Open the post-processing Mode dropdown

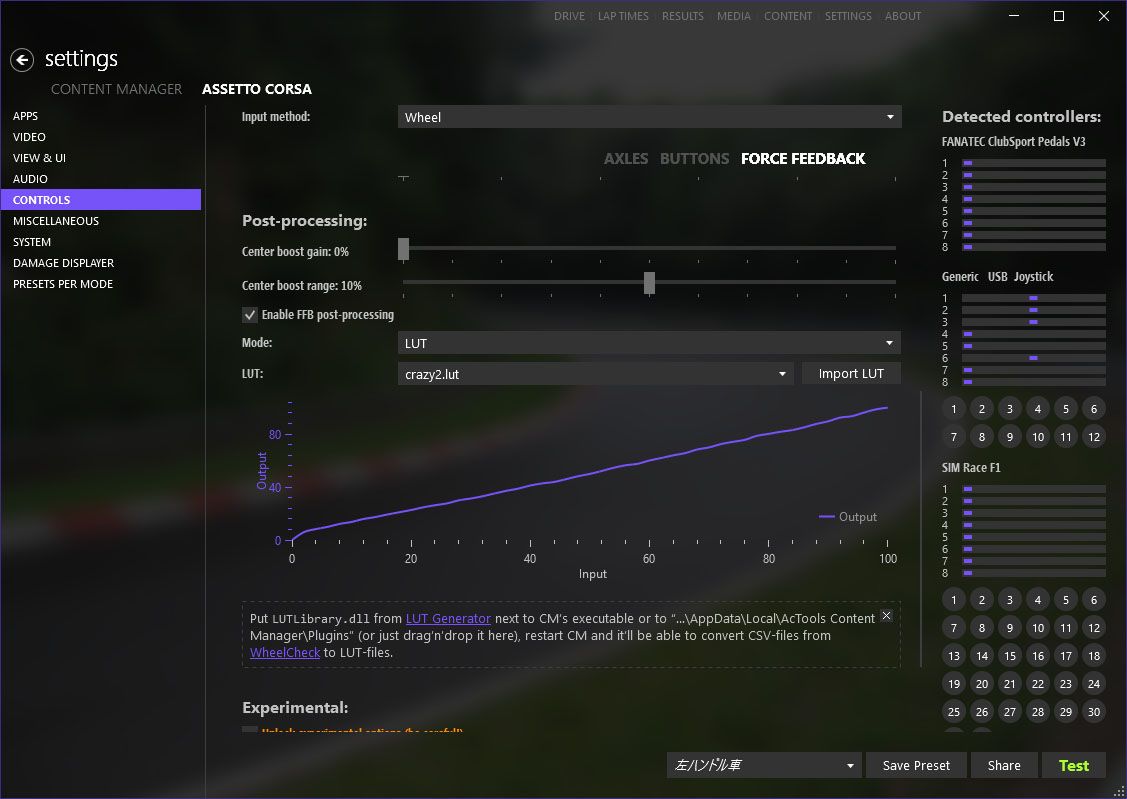649,343
